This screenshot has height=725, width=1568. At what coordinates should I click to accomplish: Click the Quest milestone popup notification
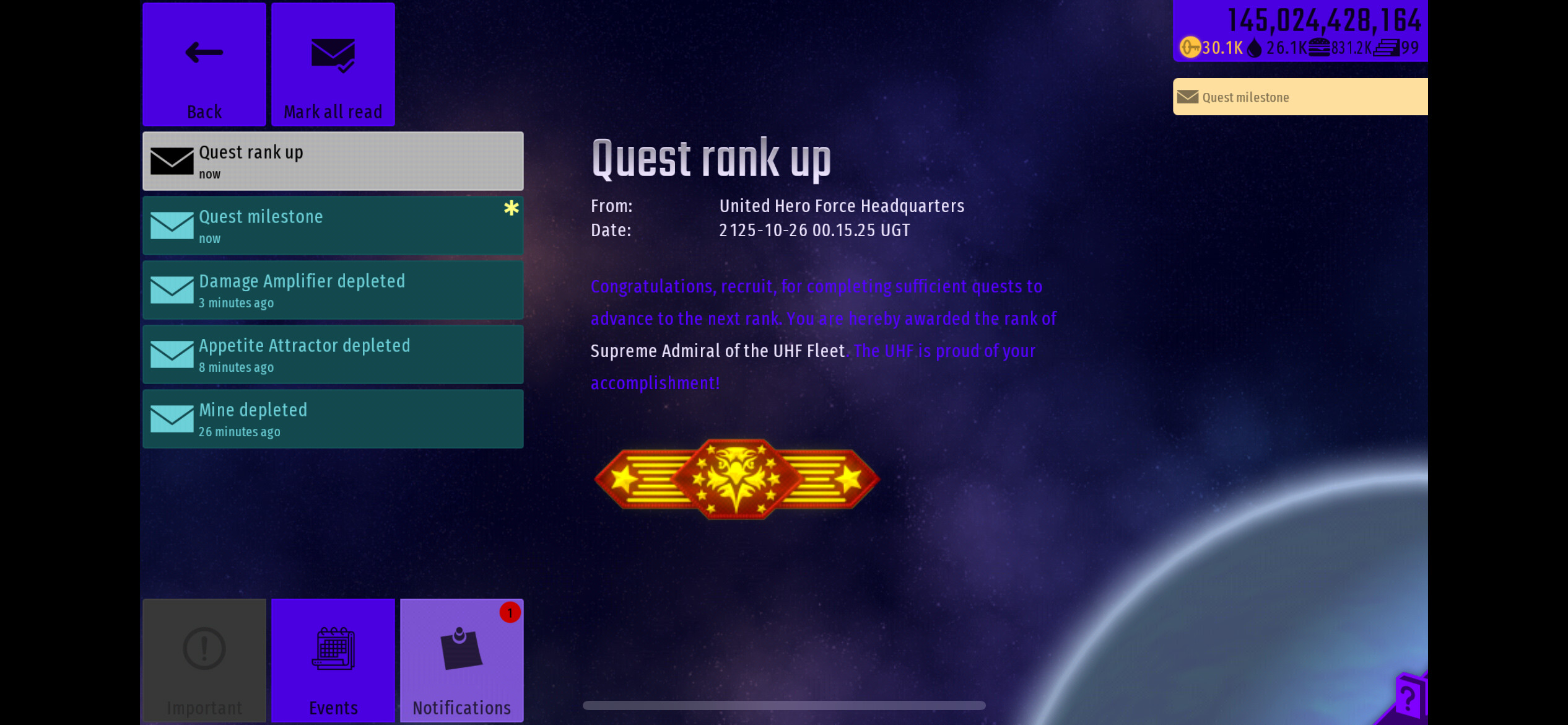pyautogui.click(x=1299, y=97)
